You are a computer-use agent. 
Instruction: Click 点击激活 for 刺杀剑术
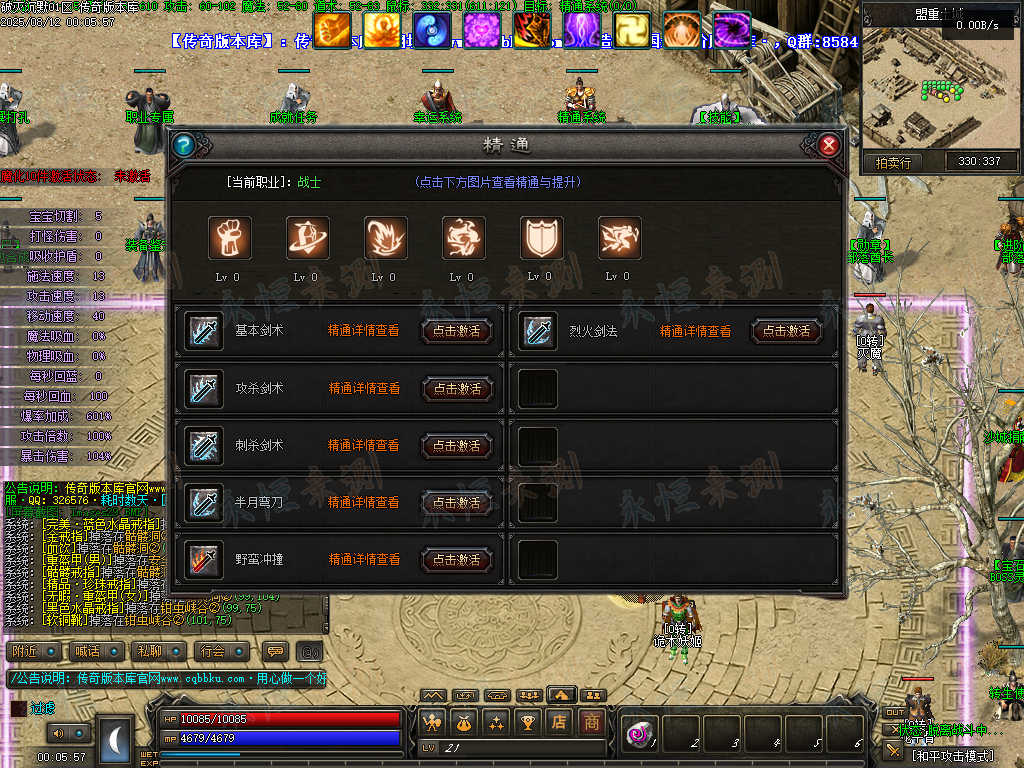click(x=457, y=446)
